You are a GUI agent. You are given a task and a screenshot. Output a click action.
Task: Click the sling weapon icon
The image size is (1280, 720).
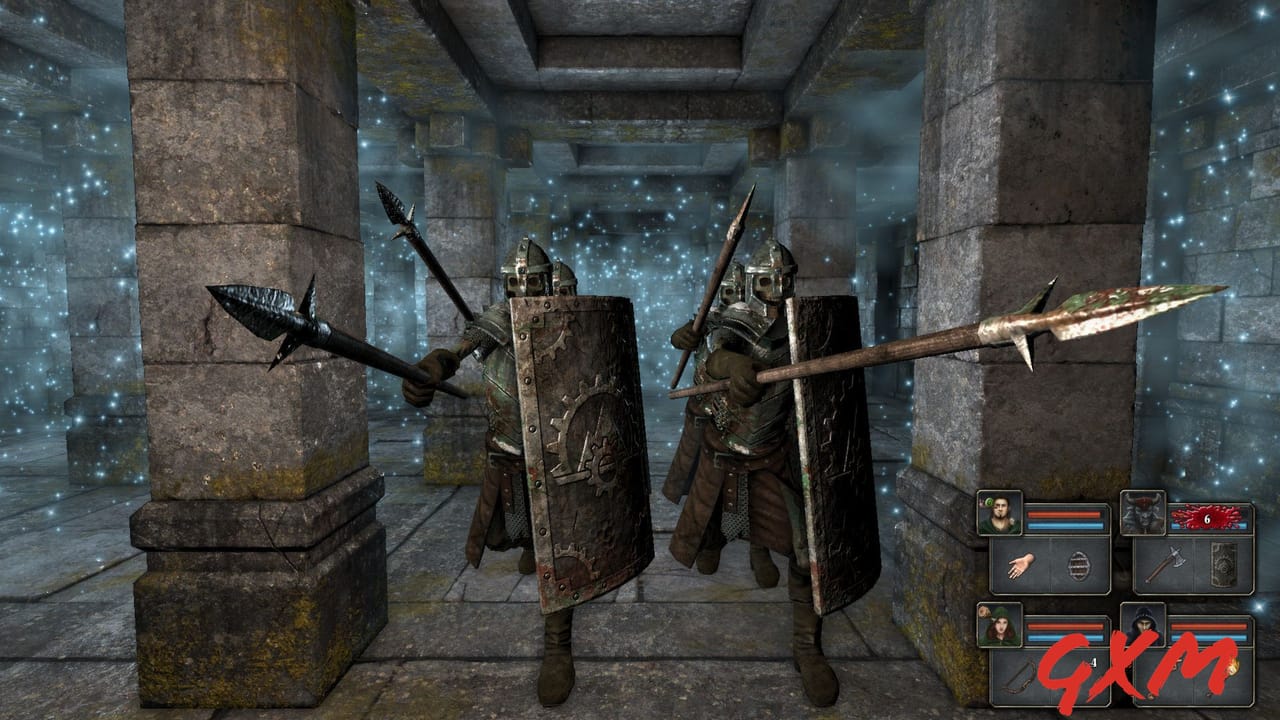pos(1017,677)
